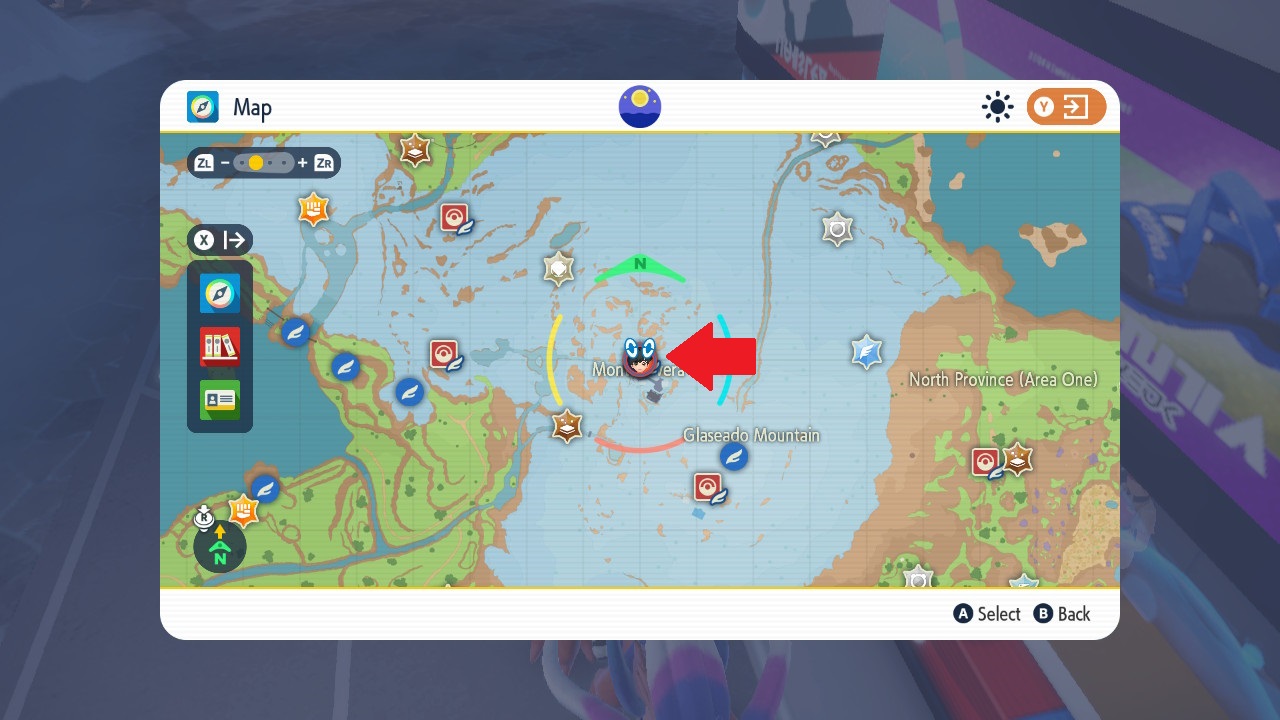
Task: Click the moon phase indicator at top center
Action: click(639, 106)
